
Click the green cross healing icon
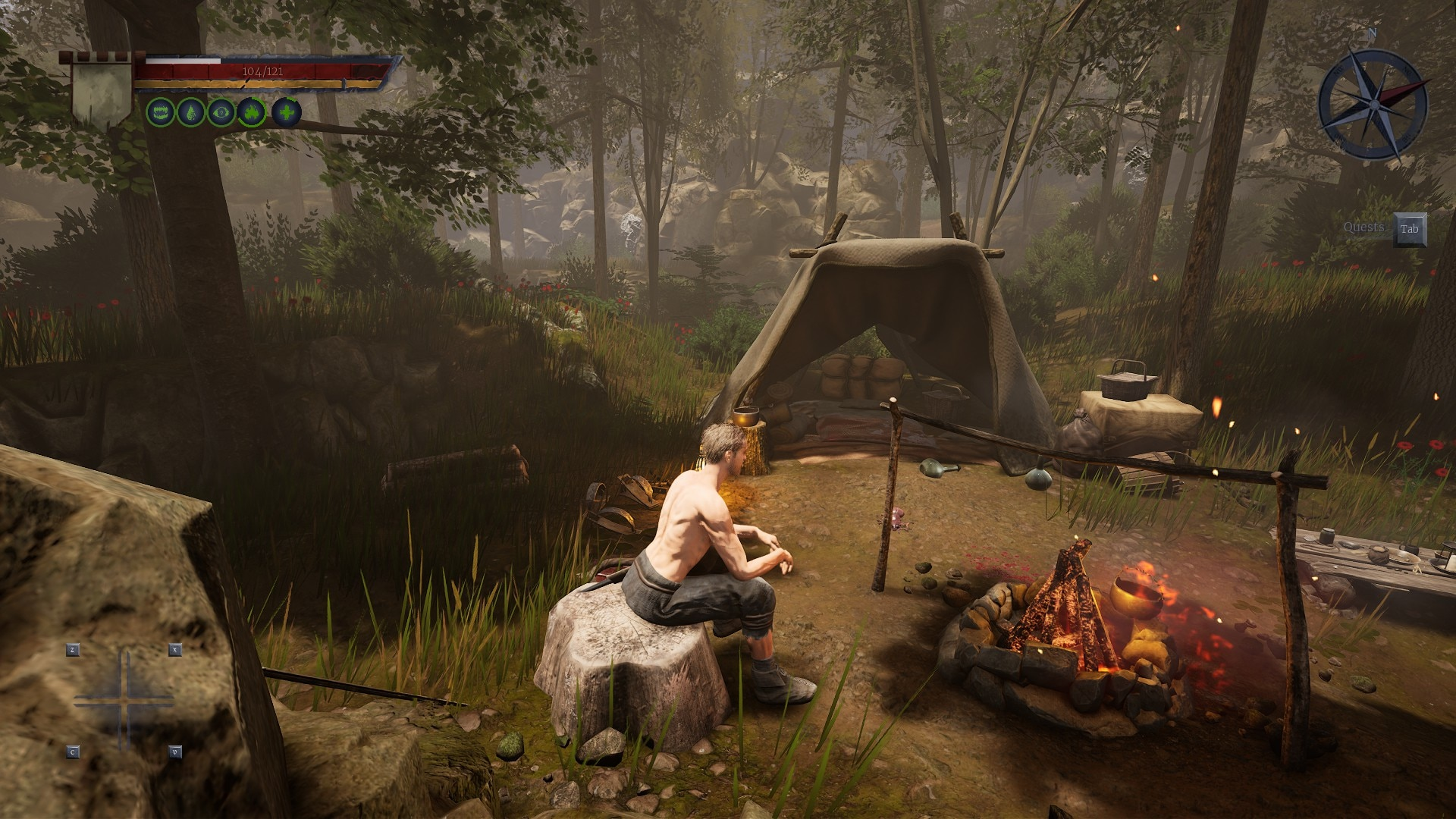pos(287,113)
